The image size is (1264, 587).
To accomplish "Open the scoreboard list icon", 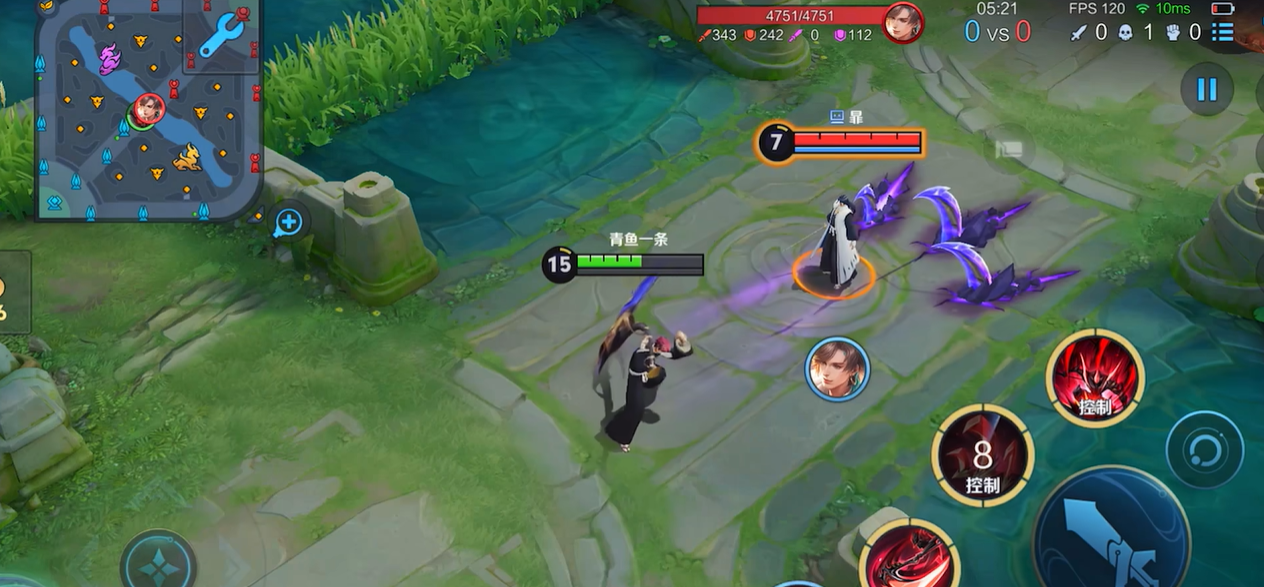I will tap(1222, 32).
